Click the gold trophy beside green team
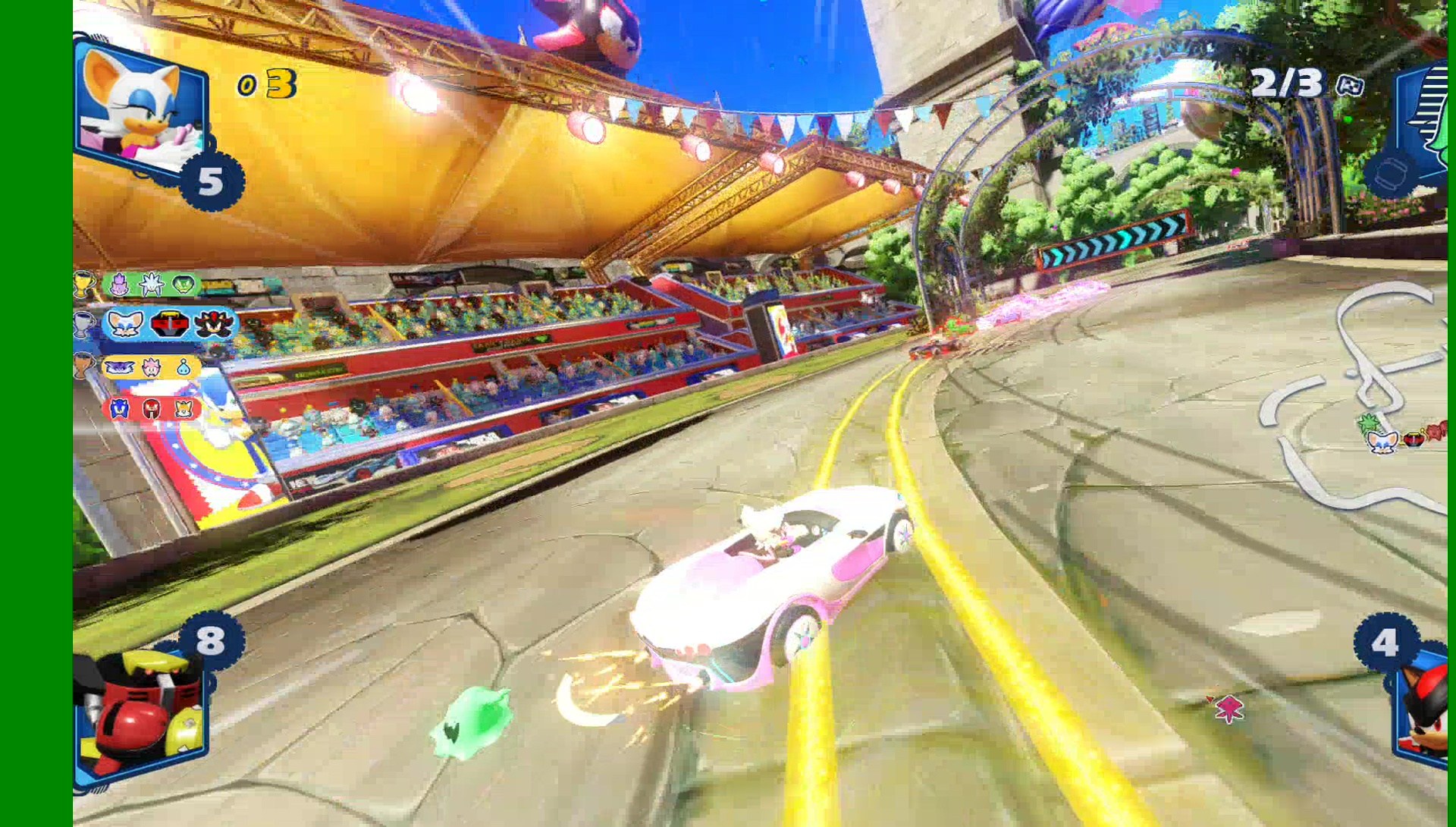The height and width of the screenshot is (827, 1456). (x=82, y=285)
